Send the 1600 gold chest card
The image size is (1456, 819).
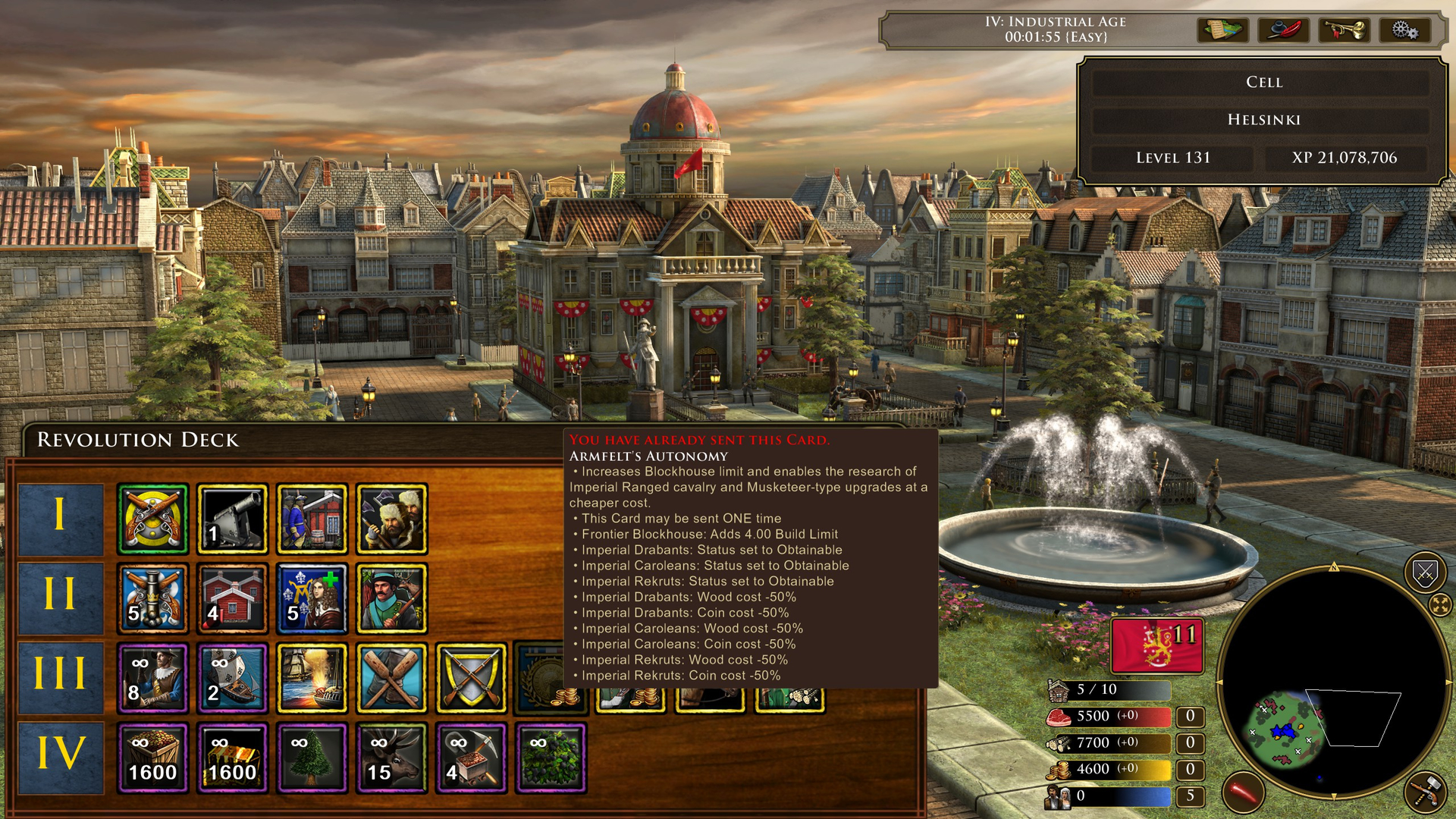[232, 758]
